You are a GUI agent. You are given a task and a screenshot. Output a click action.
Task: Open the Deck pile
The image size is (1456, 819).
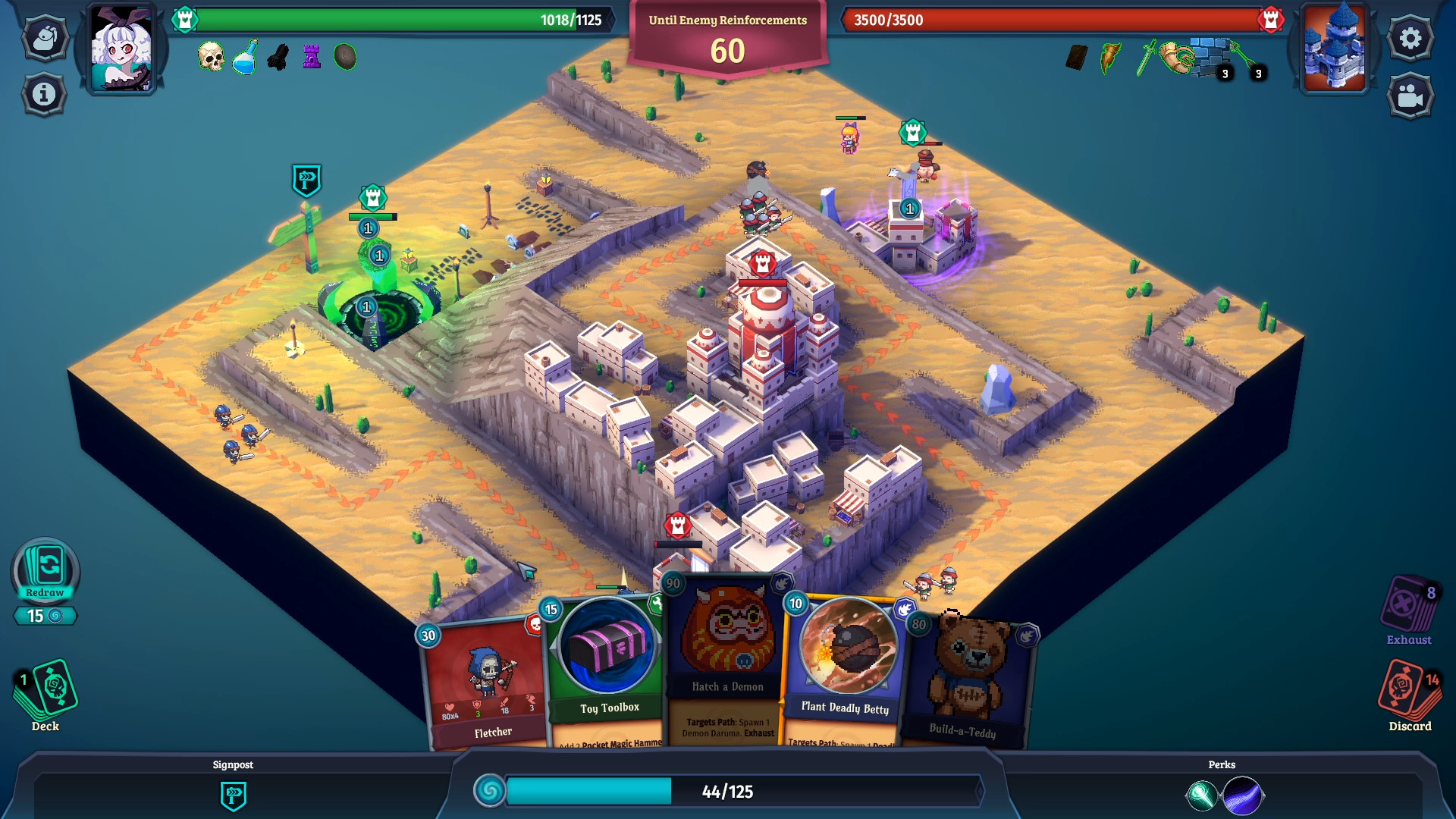[45, 690]
